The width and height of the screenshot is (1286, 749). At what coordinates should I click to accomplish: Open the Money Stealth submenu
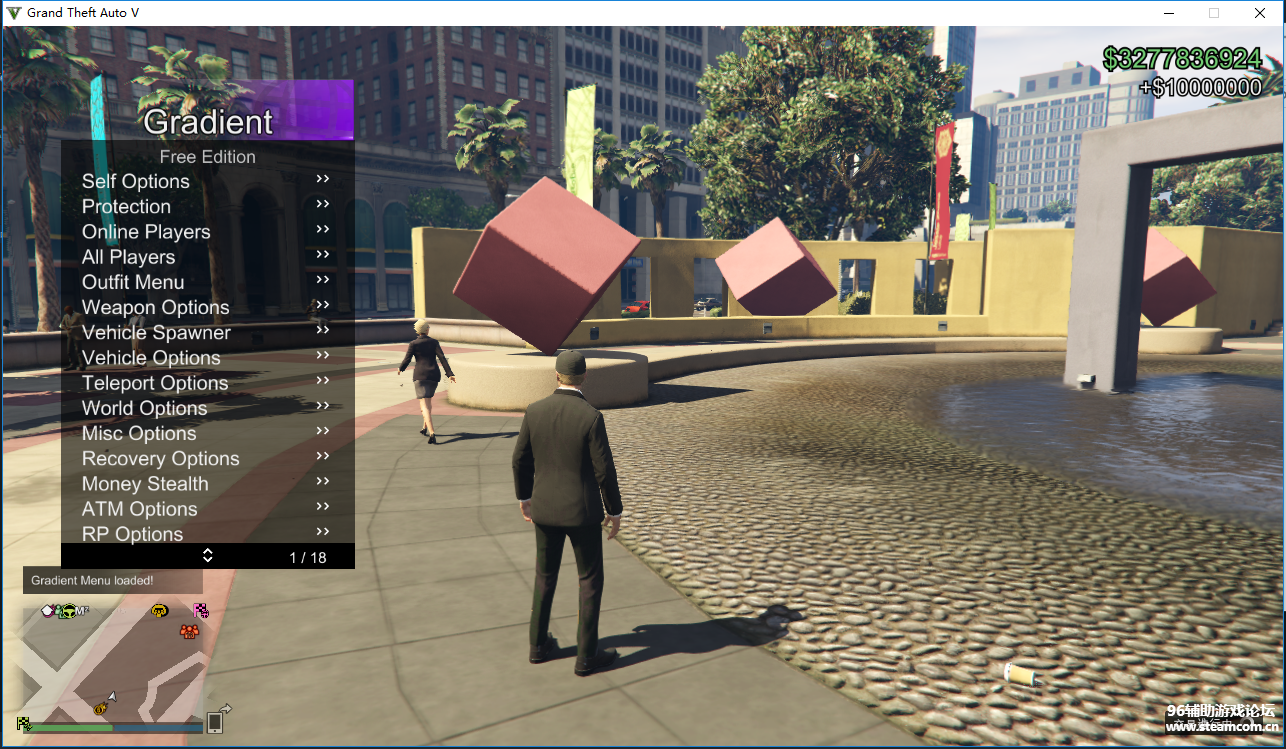tap(145, 484)
